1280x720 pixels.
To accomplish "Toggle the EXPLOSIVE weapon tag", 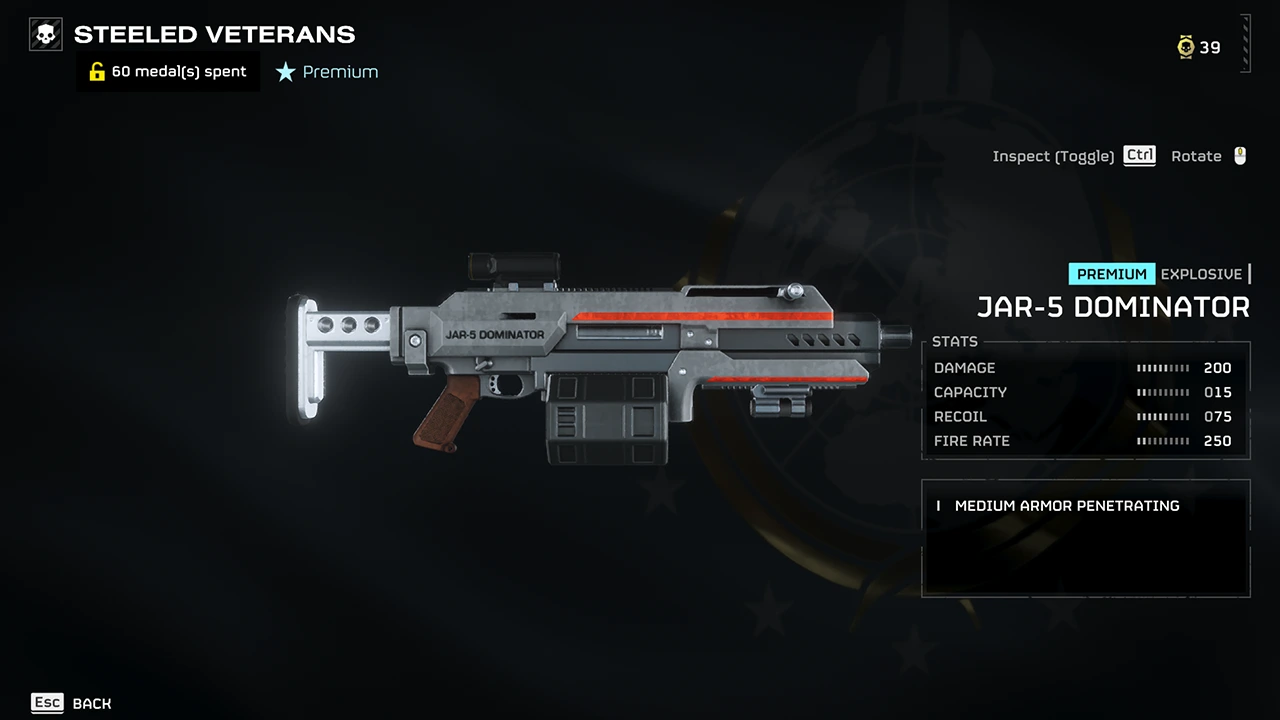I will [x=1201, y=273].
